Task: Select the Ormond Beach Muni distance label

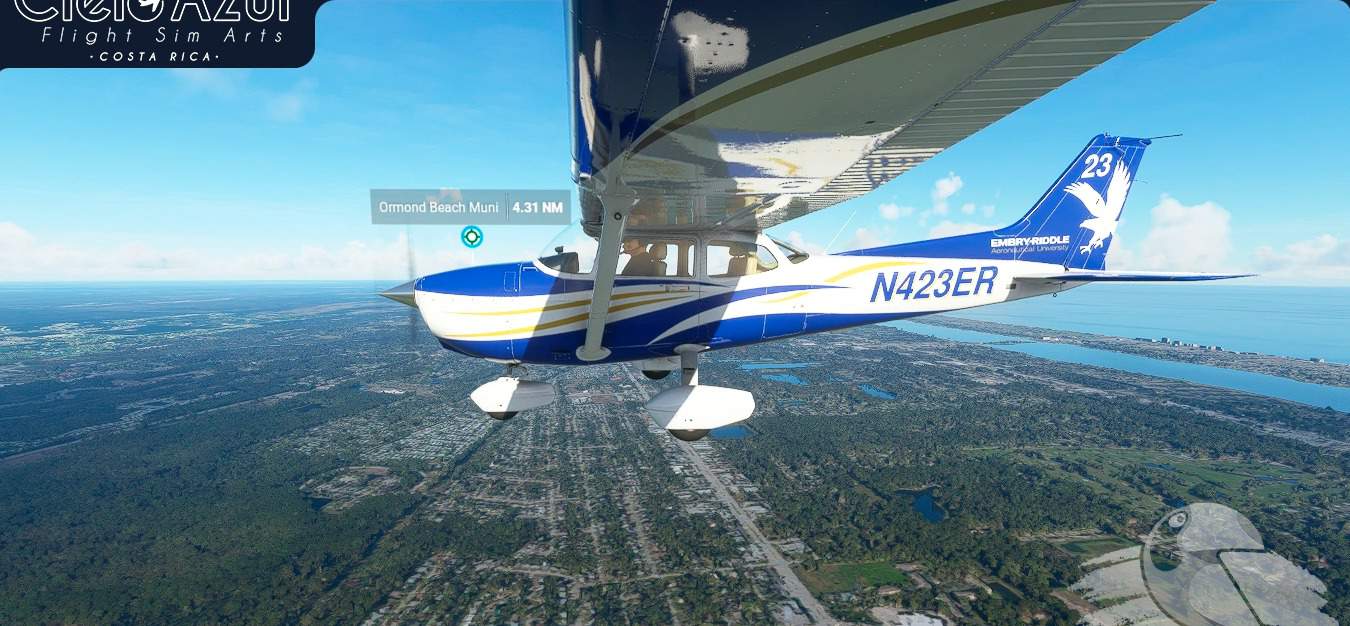Action: 470,208
